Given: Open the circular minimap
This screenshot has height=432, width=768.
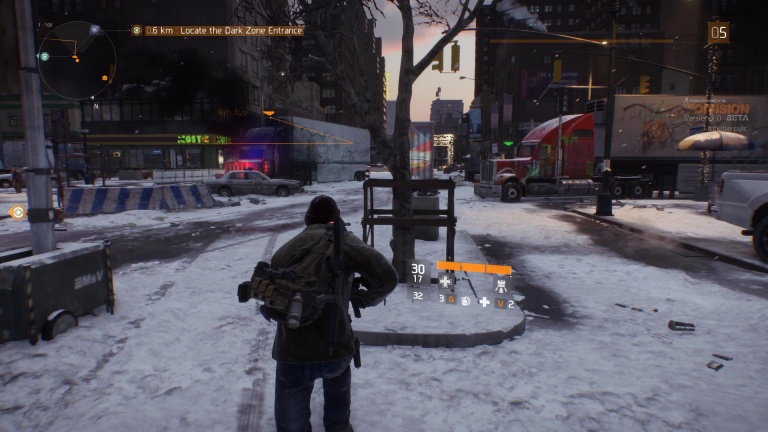Looking at the screenshot, I should [77, 60].
